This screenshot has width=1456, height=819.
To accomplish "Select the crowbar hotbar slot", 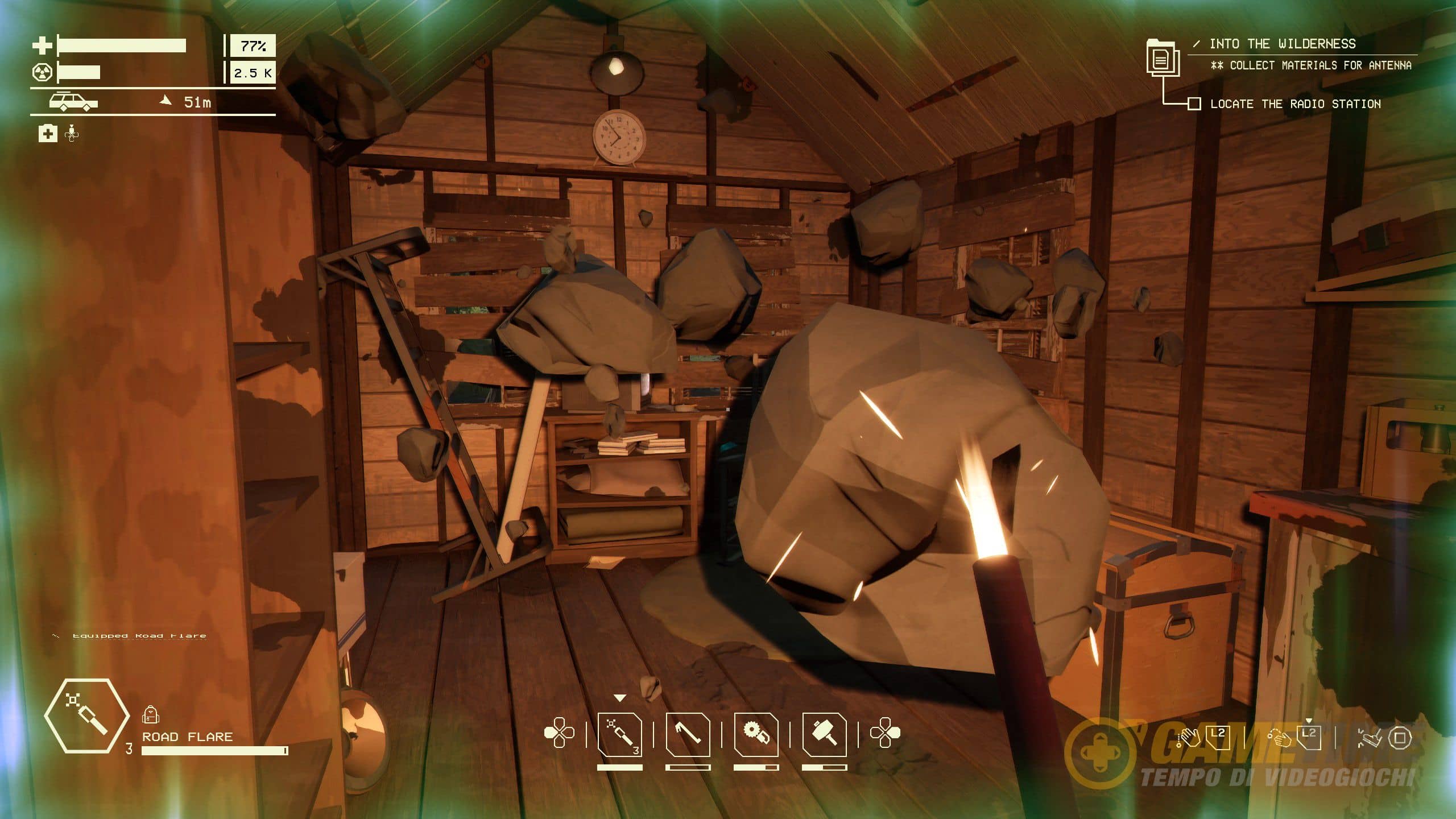I will (x=688, y=735).
